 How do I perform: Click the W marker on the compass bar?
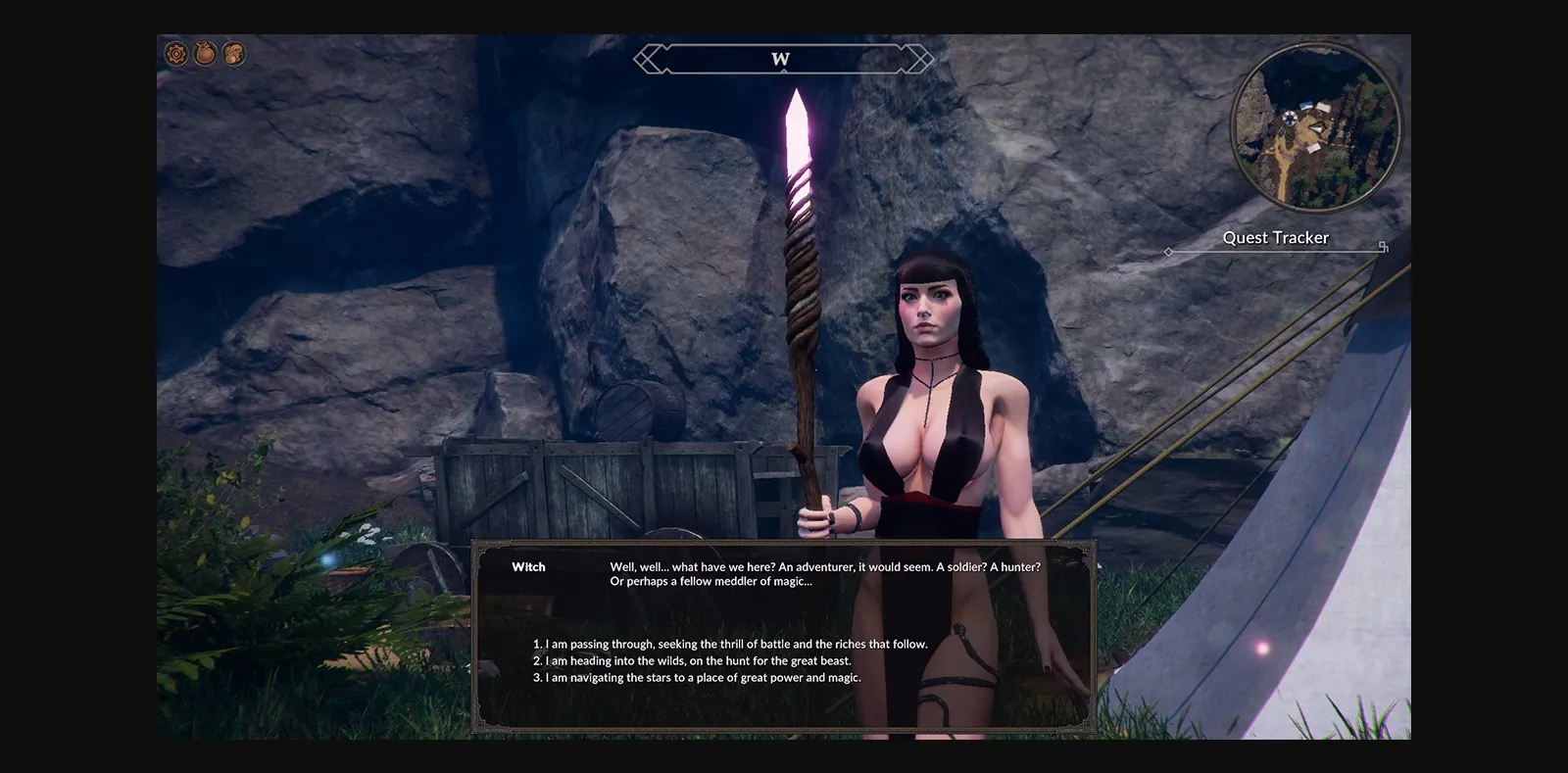pos(780,59)
